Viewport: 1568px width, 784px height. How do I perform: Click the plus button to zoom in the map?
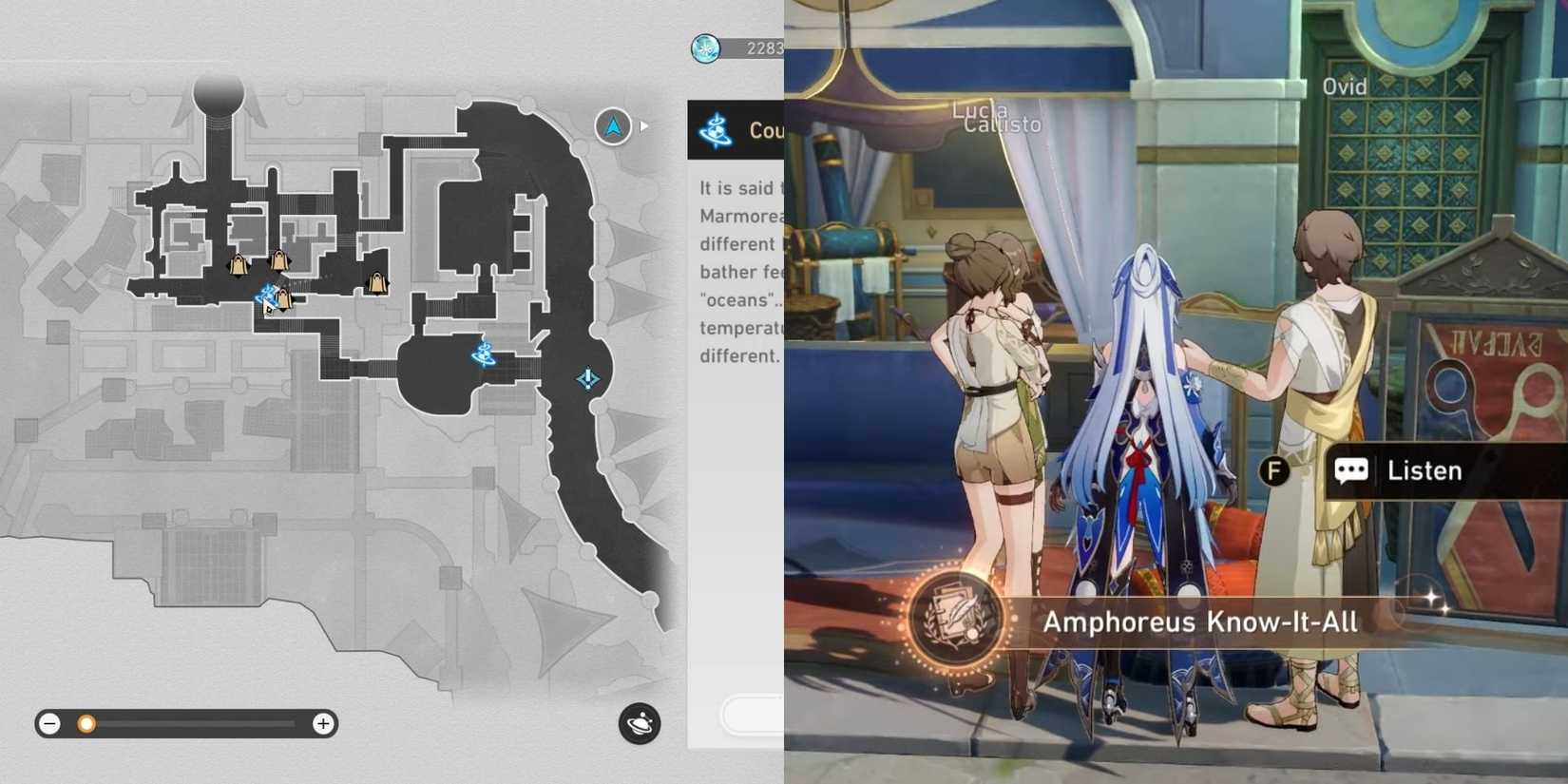pyautogui.click(x=323, y=723)
